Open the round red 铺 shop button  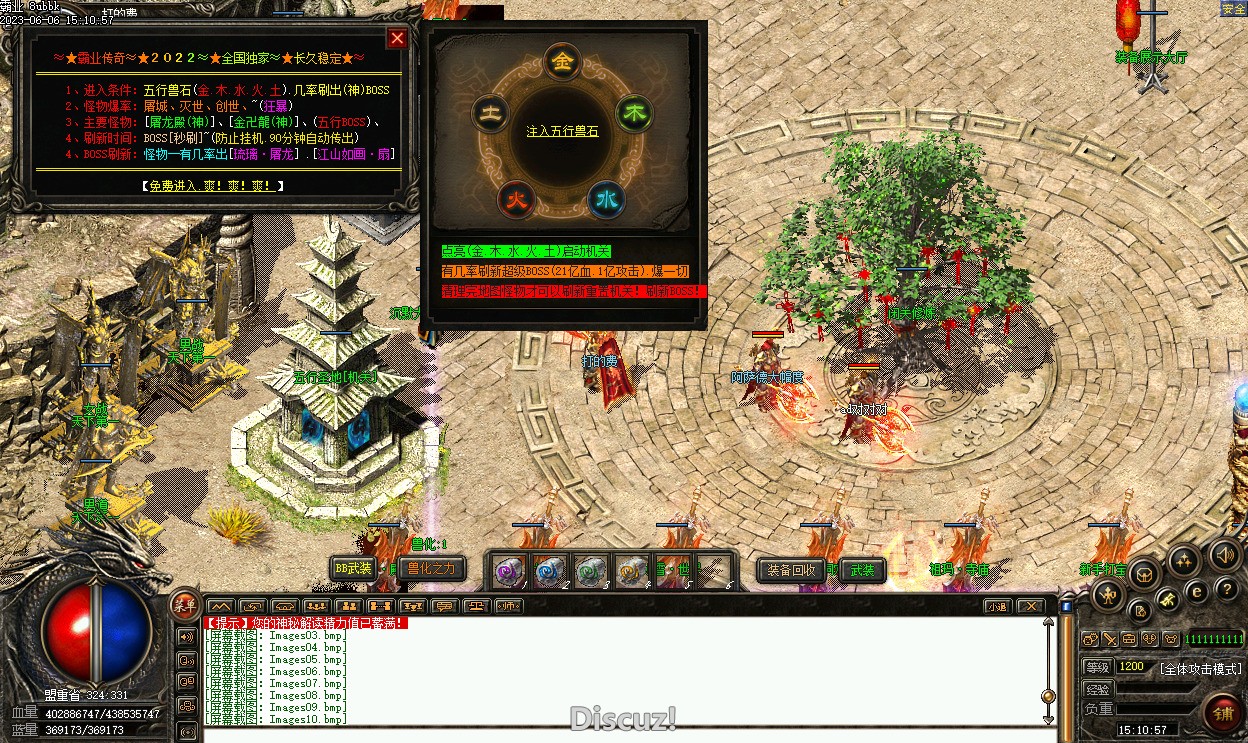[x=1223, y=713]
